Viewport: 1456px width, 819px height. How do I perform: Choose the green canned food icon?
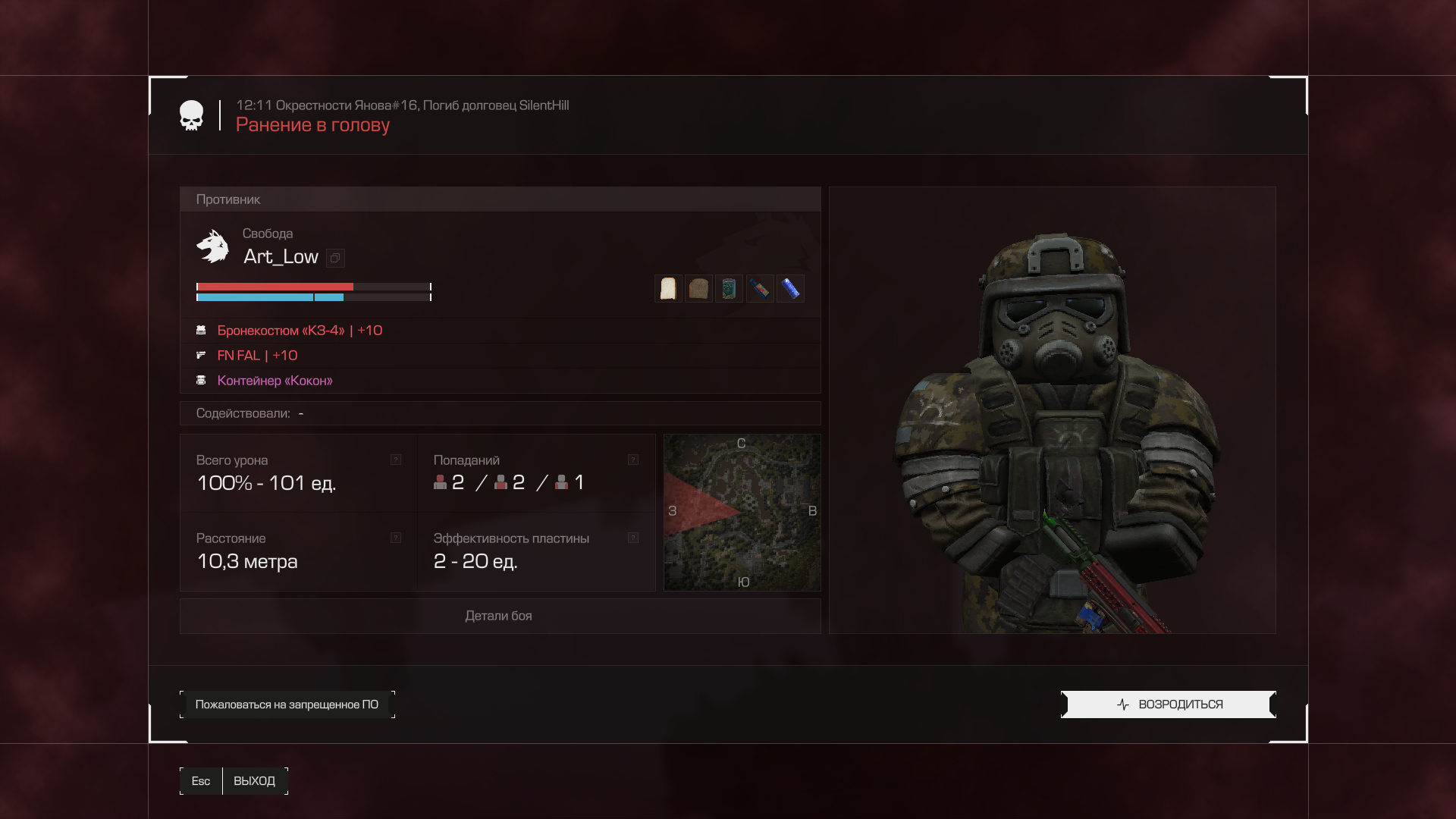[729, 289]
